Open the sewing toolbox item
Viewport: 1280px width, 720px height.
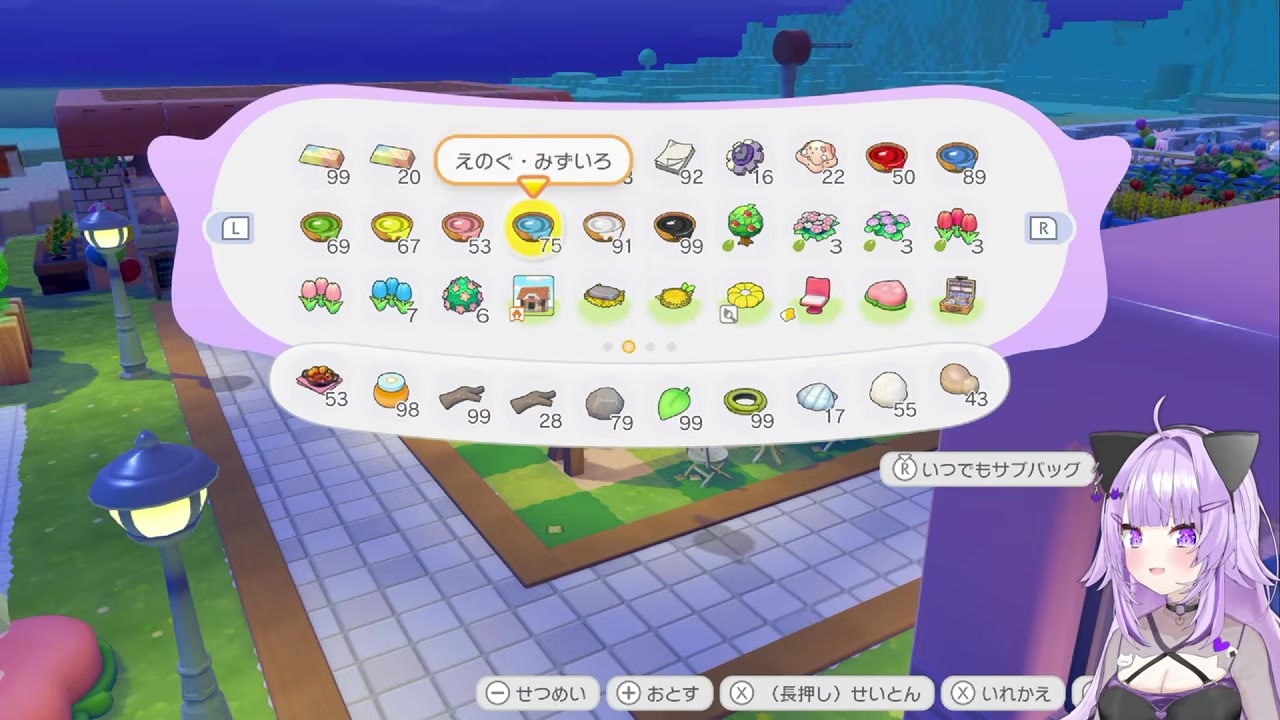pyautogui.click(x=962, y=293)
